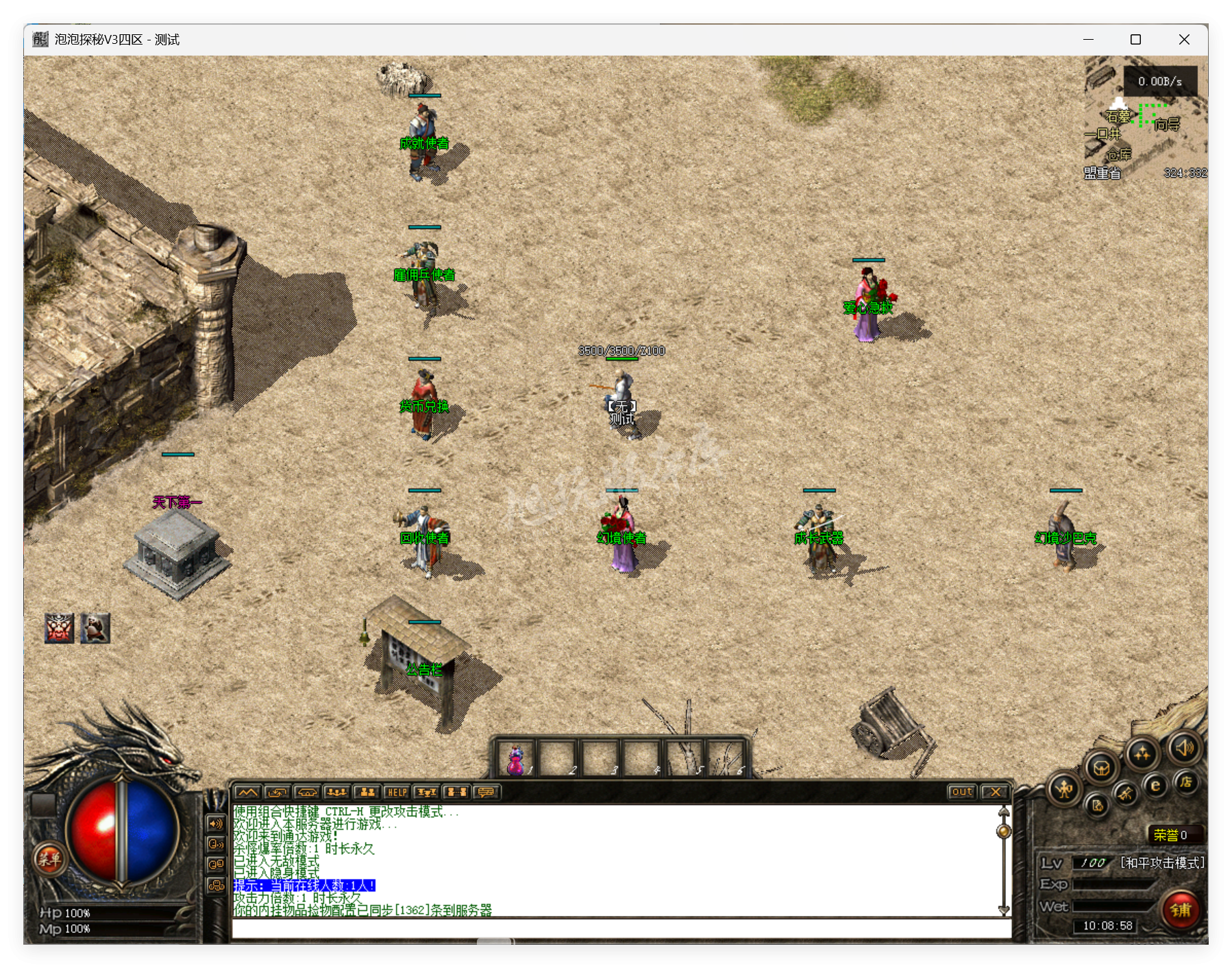This screenshot has height=968, width=1232.
Task: Click the round 'e' button
Action: (x=1155, y=786)
